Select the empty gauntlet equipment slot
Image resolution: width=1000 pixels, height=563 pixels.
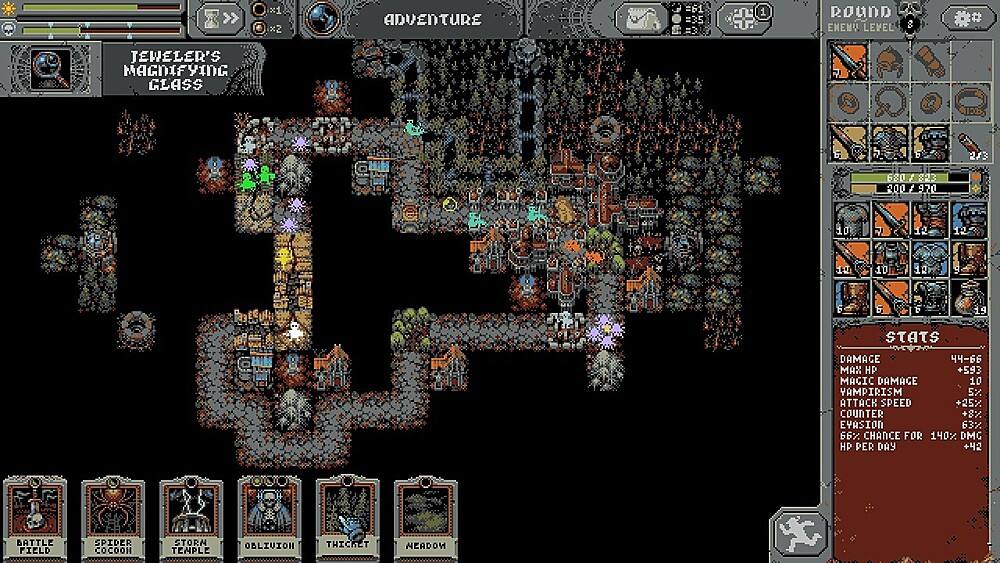[x=928, y=62]
